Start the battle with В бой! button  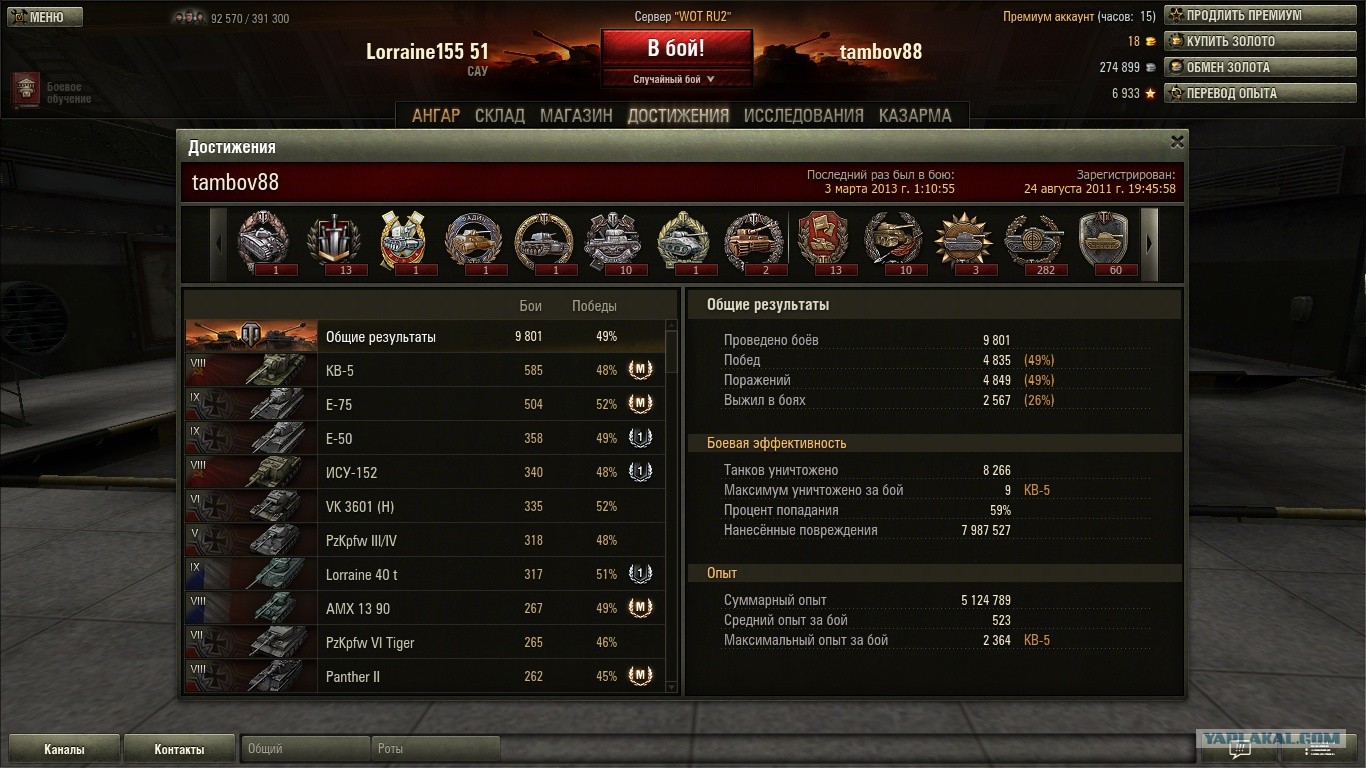[676, 48]
